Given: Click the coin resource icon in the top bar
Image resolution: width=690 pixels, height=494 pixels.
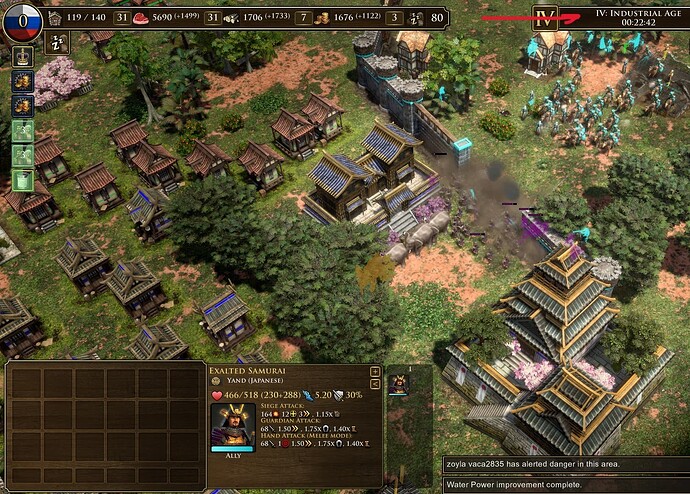Looking at the screenshot, I should tap(322, 18).
